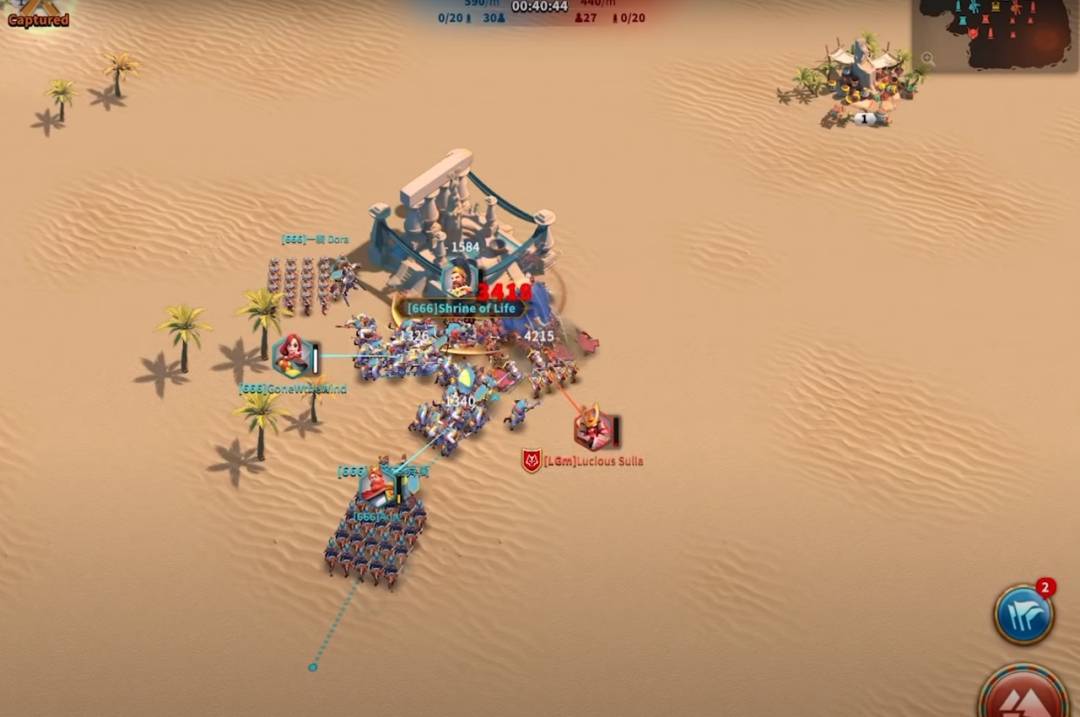Select the red-caped commander portrait above the cavalry
Viewport: 1080px width, 717px height.
tap(376, 485)
